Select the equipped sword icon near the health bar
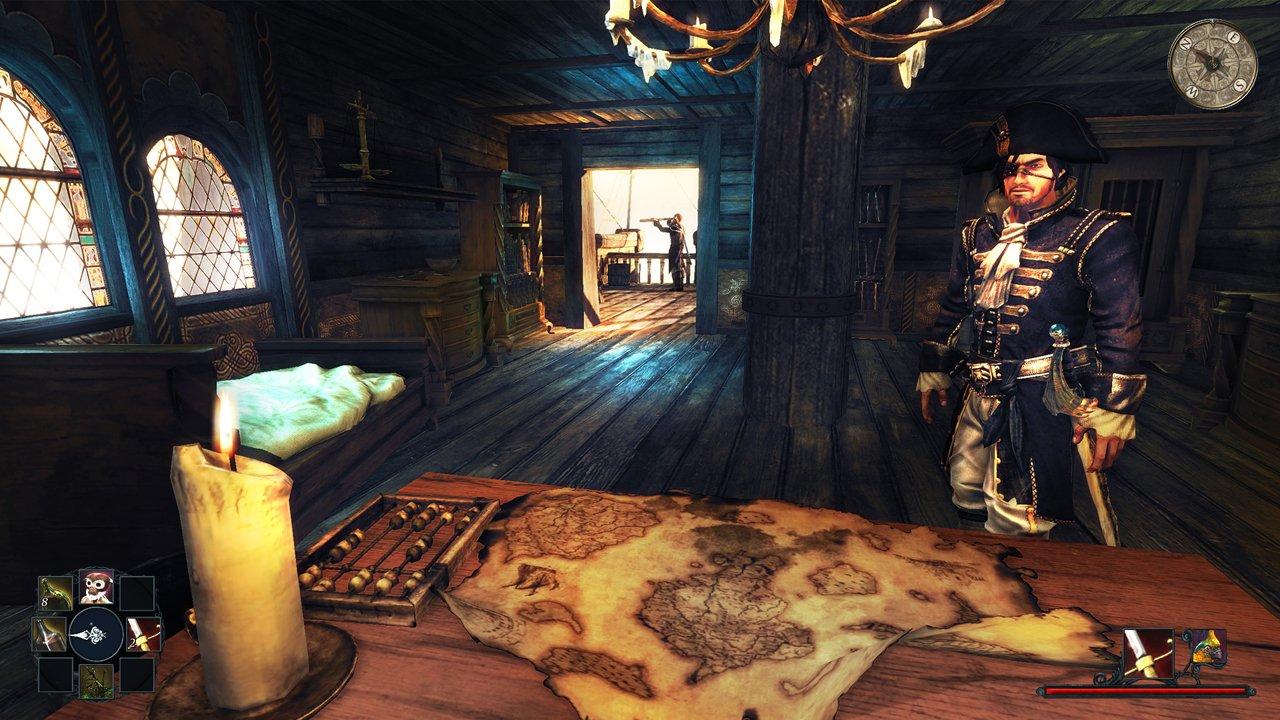The height and width of the screenshot is (720, 1280). [x=1149, y=653]
